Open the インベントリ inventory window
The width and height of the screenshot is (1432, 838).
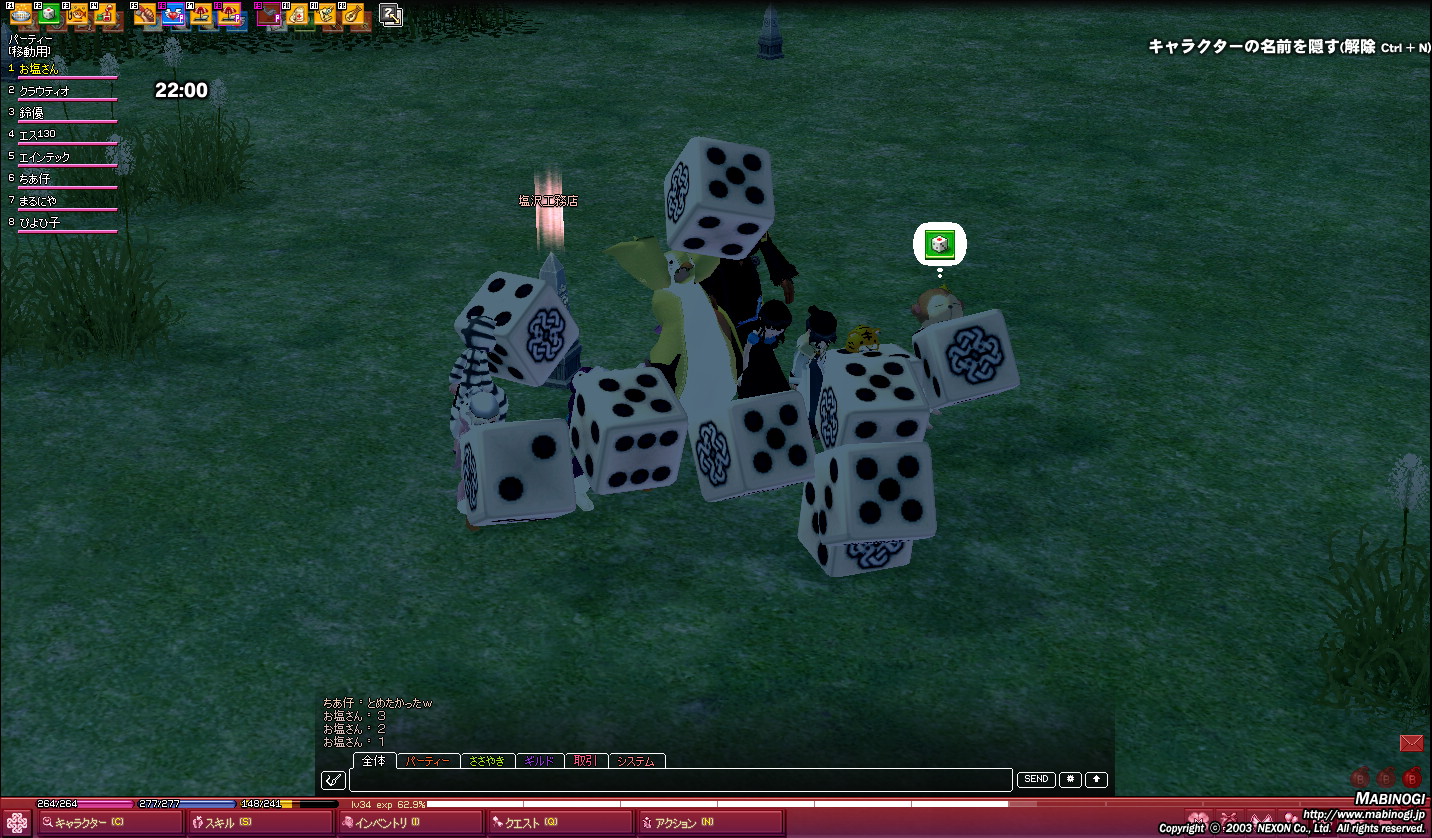pos(380,823)
